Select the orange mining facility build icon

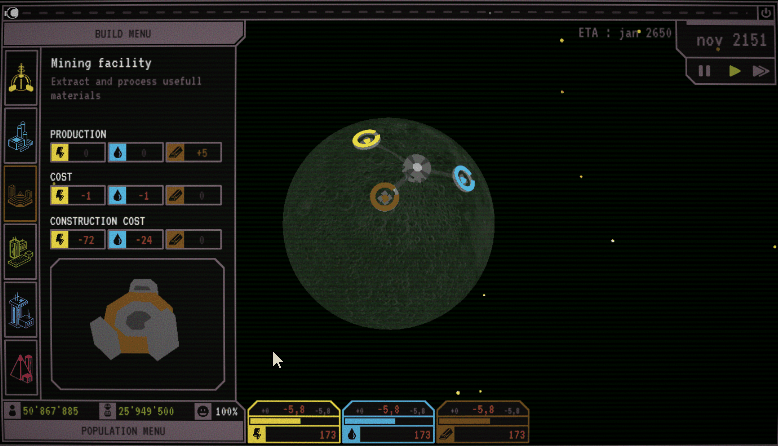pos(21,193)
